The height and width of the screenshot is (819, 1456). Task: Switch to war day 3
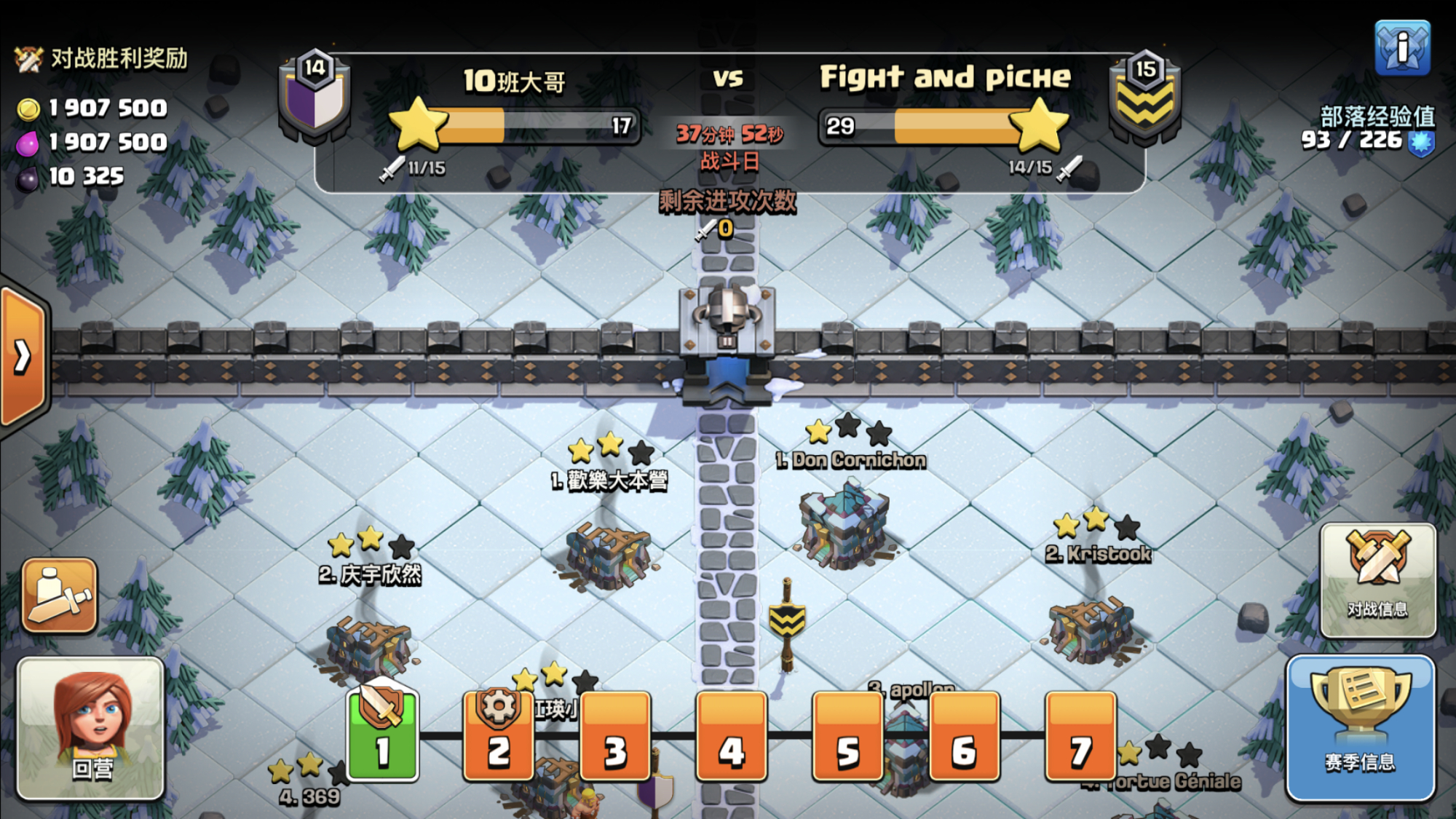click(x=615, y=735)
